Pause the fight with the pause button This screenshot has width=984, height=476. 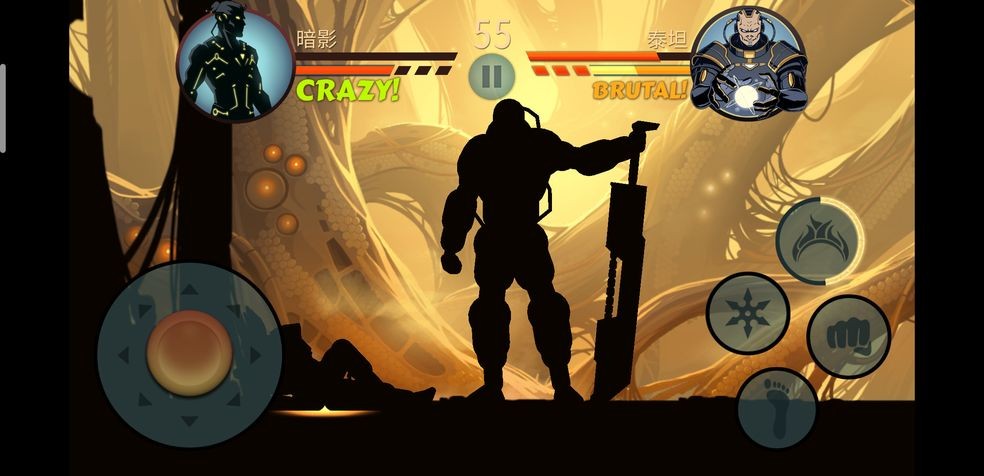pos(491,75)
